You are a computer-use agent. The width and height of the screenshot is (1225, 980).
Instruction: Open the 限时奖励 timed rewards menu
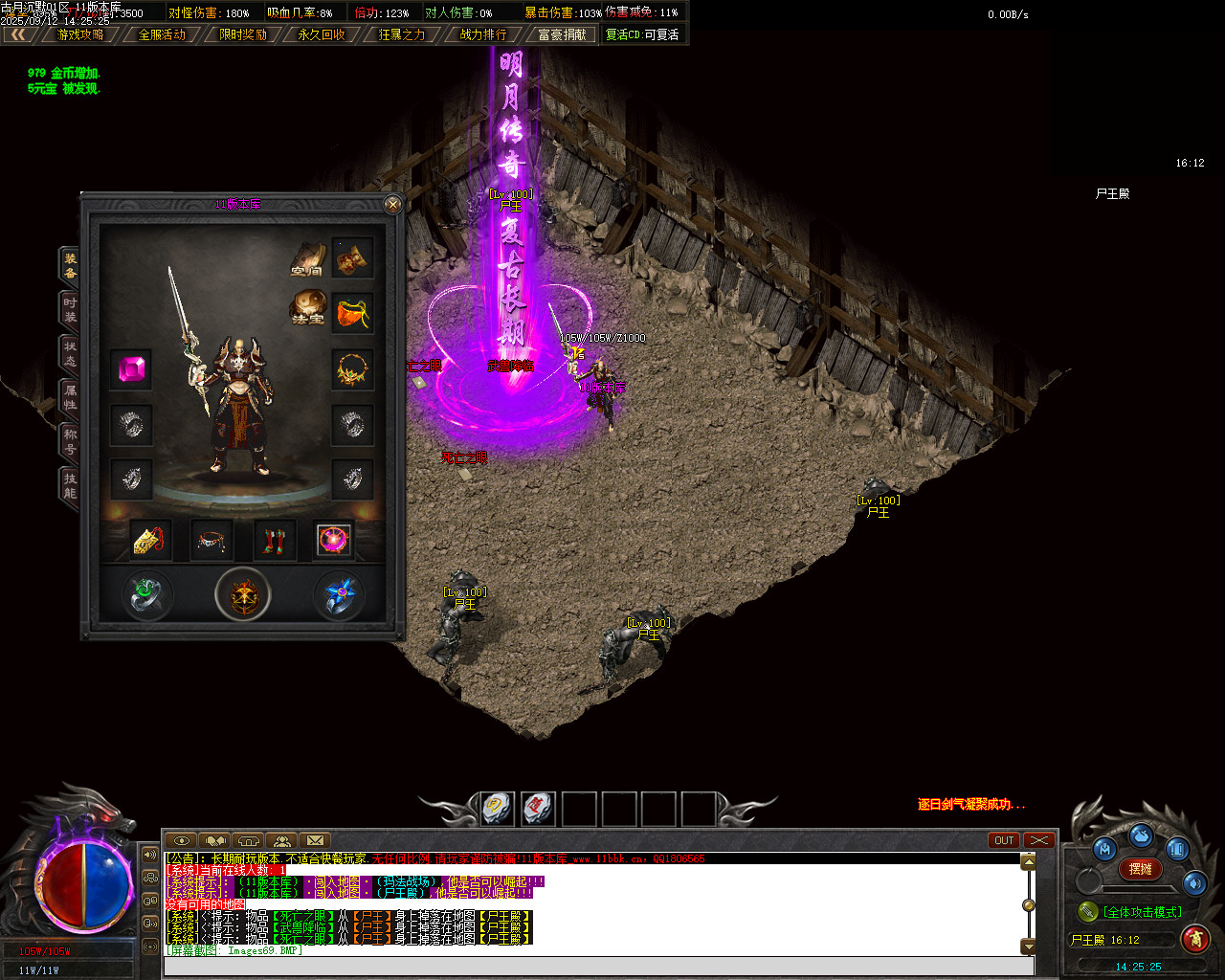point(243,34)
